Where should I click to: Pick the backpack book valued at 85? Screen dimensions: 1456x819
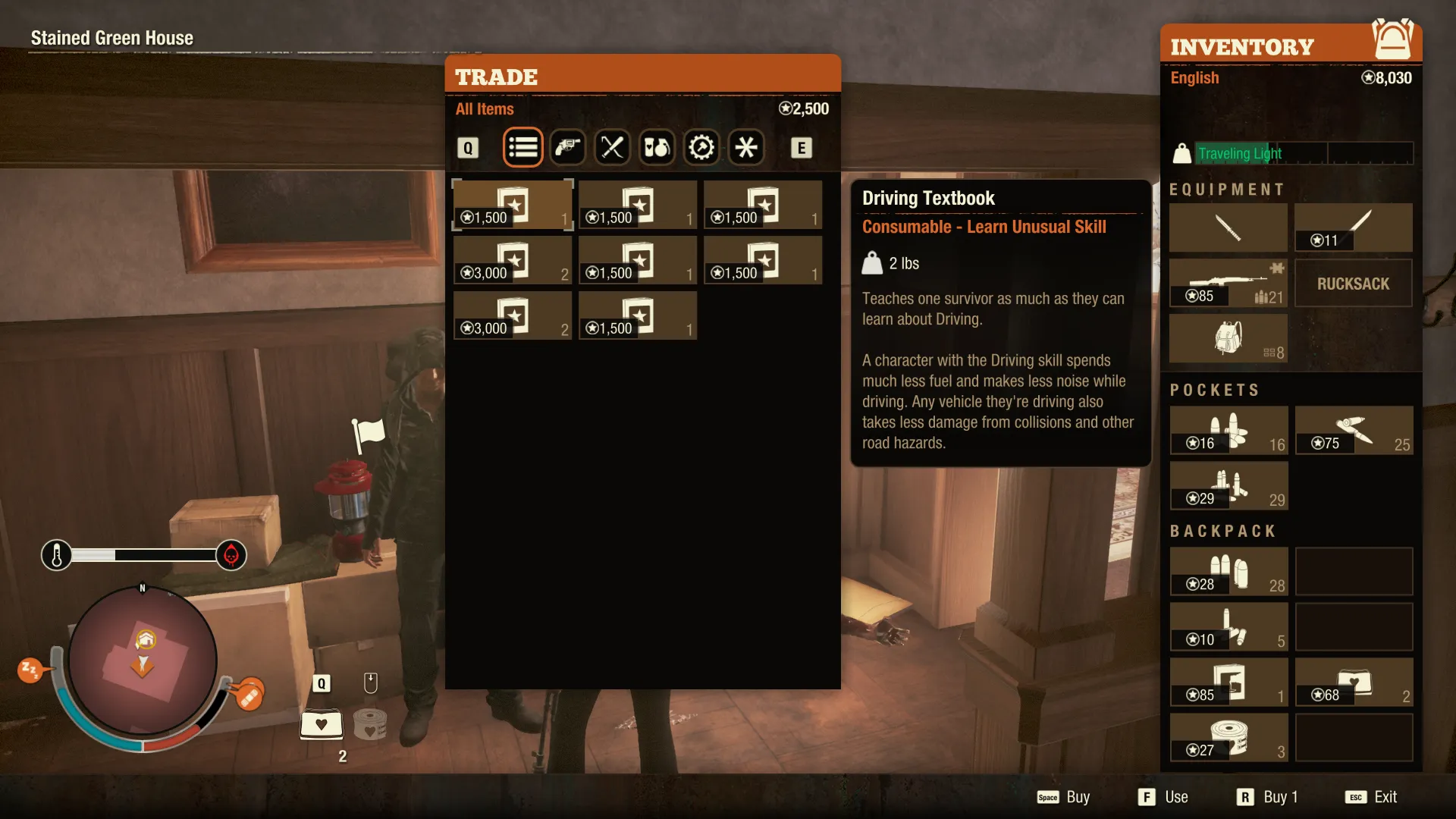tap(1228, 682)
